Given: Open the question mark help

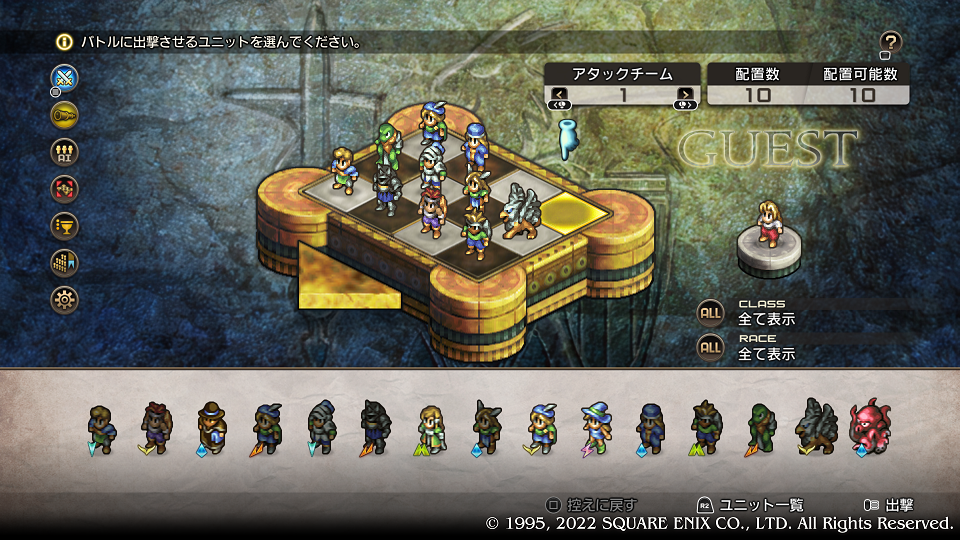Looking at the screenshot, I should [x=891, y=42].
